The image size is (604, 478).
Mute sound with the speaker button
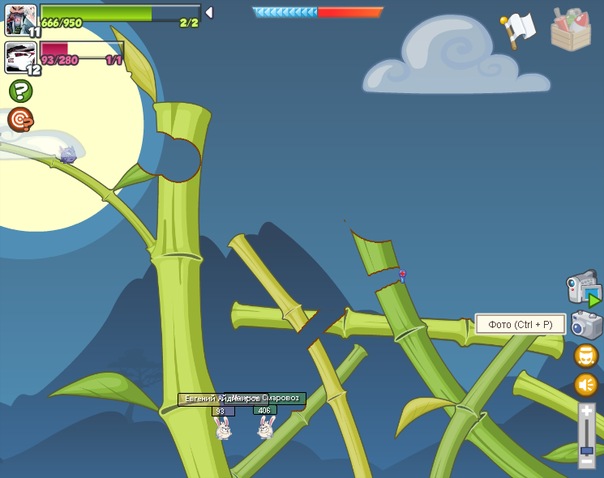[586, 385]
